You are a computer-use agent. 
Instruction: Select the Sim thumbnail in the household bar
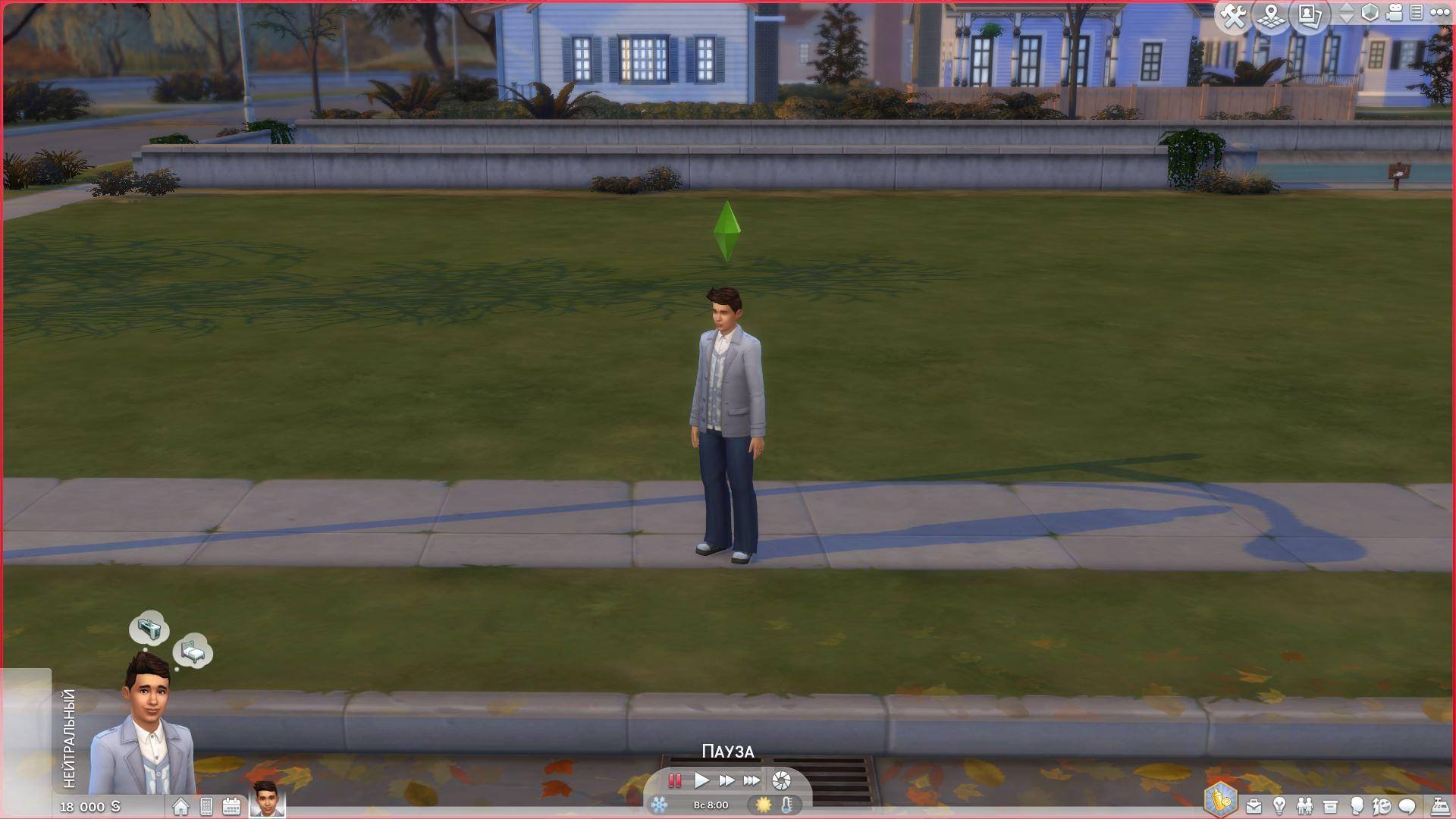click(267, 799)
